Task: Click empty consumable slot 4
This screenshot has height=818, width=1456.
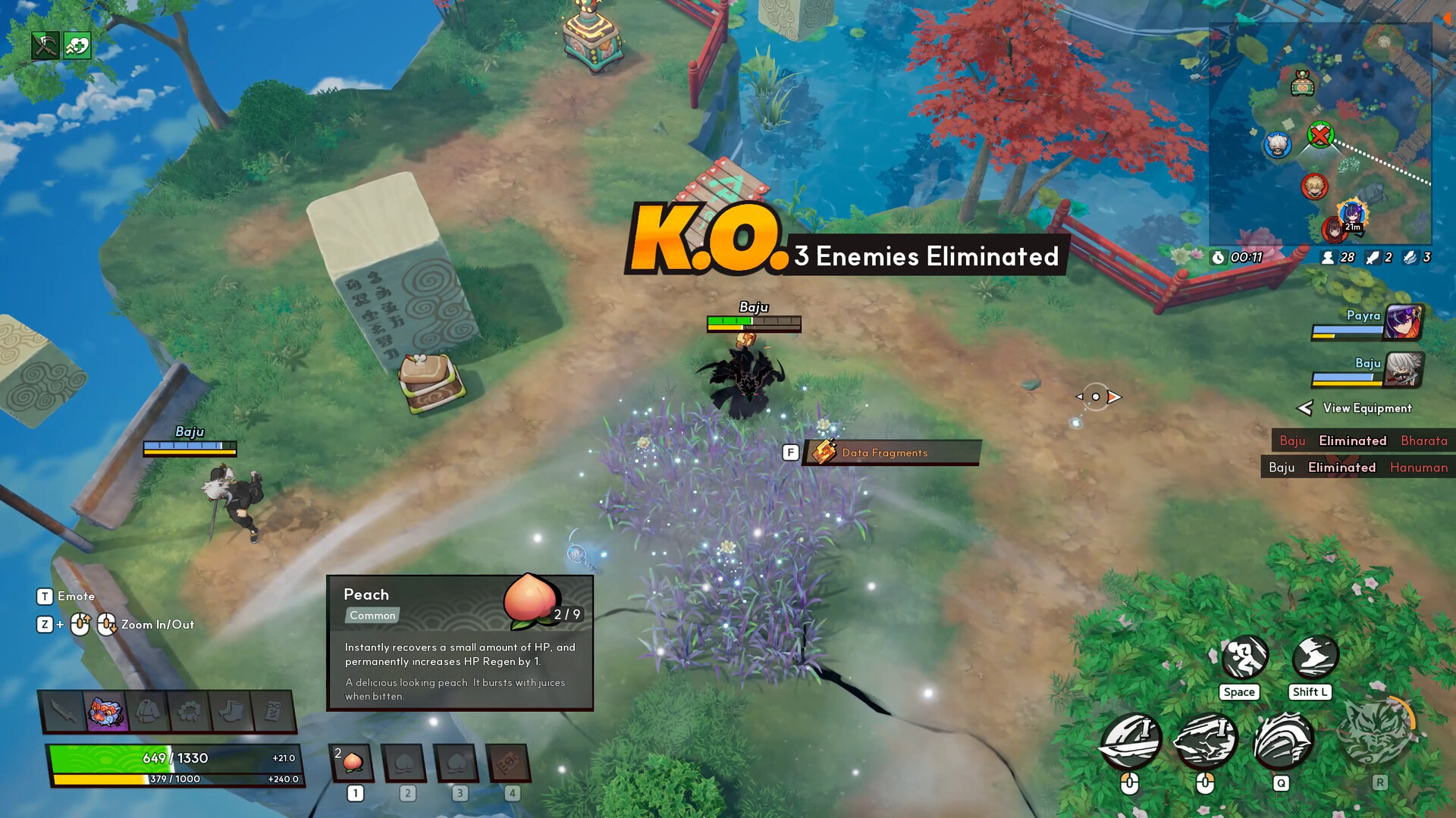Action: (x=509, y=764)
